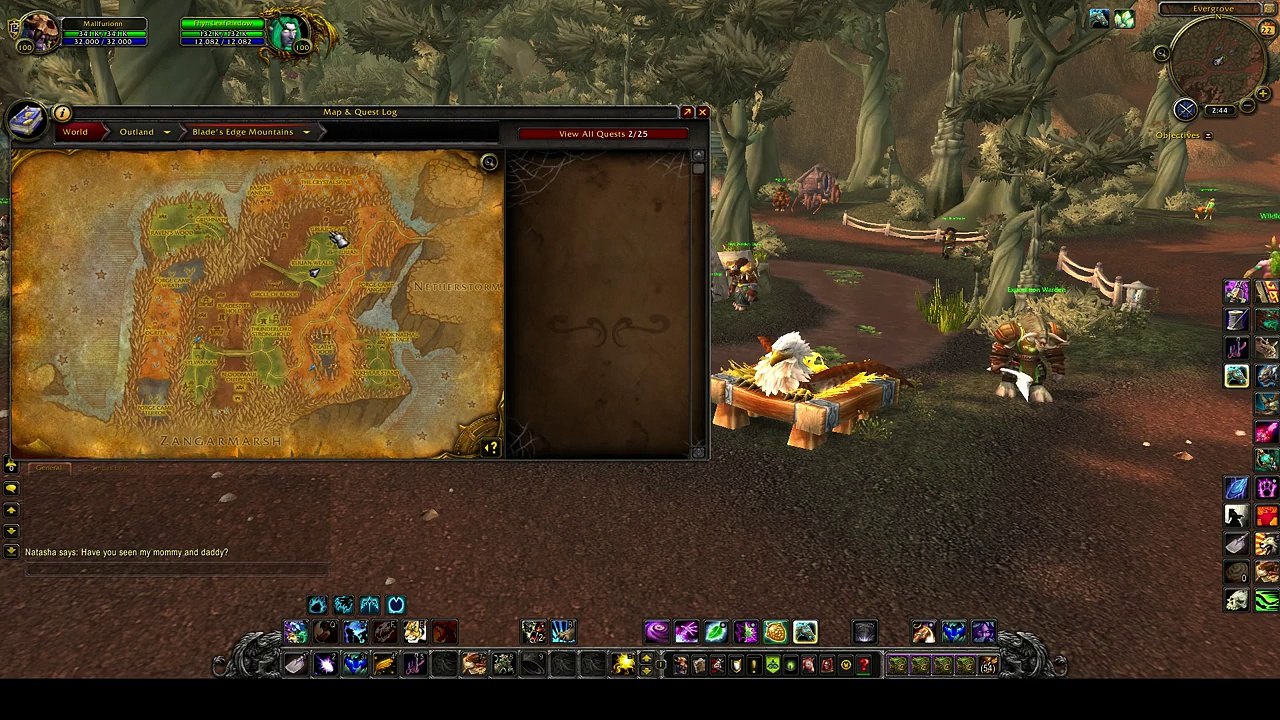Screen dimensions: 1280x720
Task: Click the magnifying glass zoom icon on world map
Action: (x=489, y=161)
